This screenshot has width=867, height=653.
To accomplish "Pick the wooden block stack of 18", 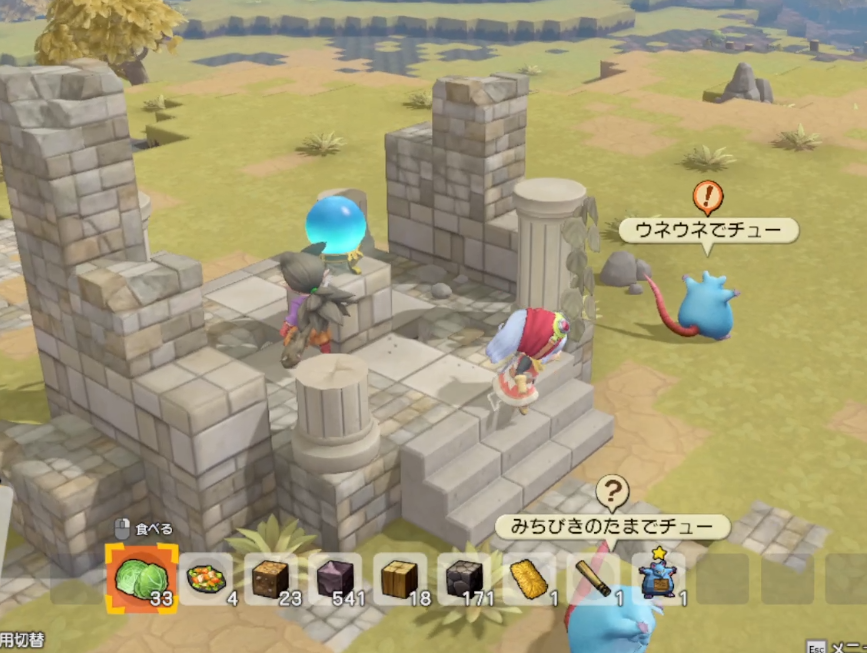I will pos(400,578).
